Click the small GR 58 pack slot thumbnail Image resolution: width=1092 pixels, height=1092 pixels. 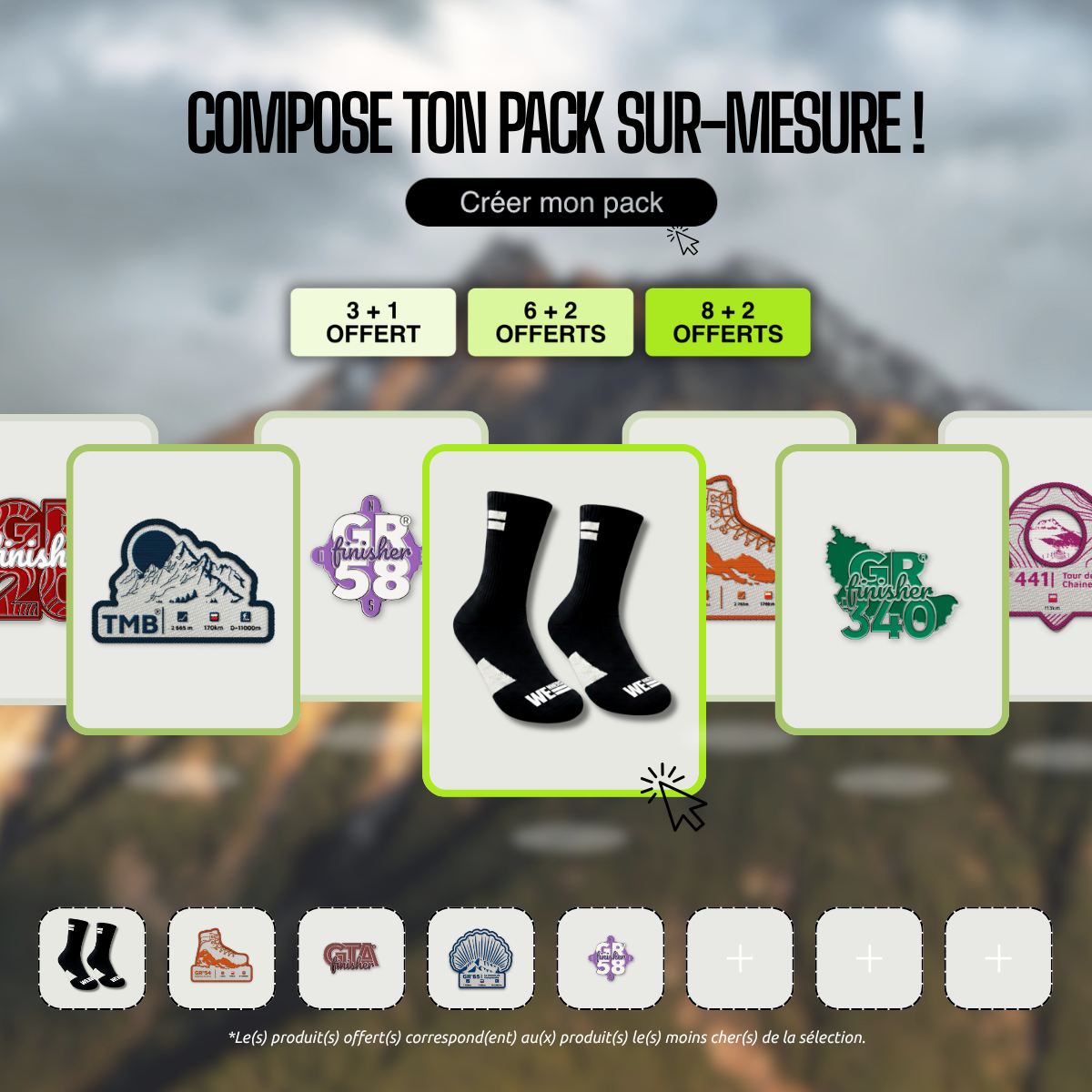[x=610, y=958]
